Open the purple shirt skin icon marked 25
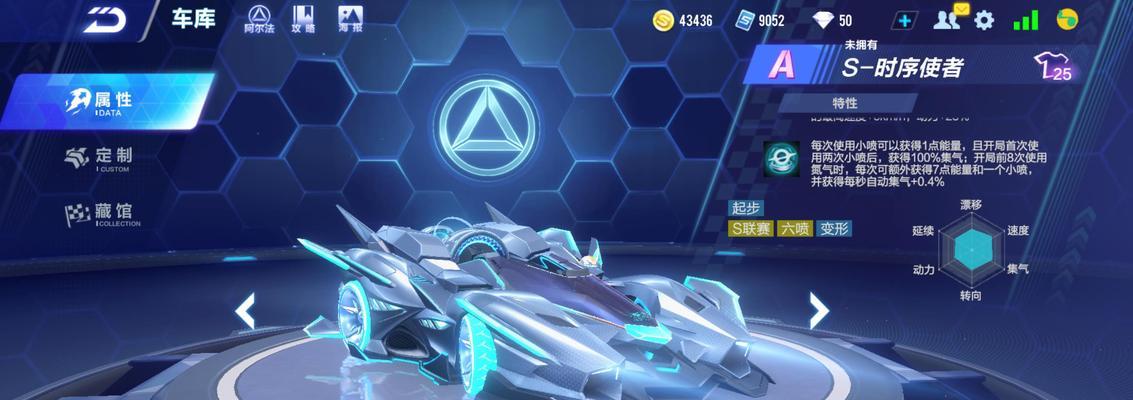The width and height of the screenshot is (1133, 400). point(1054,67)
